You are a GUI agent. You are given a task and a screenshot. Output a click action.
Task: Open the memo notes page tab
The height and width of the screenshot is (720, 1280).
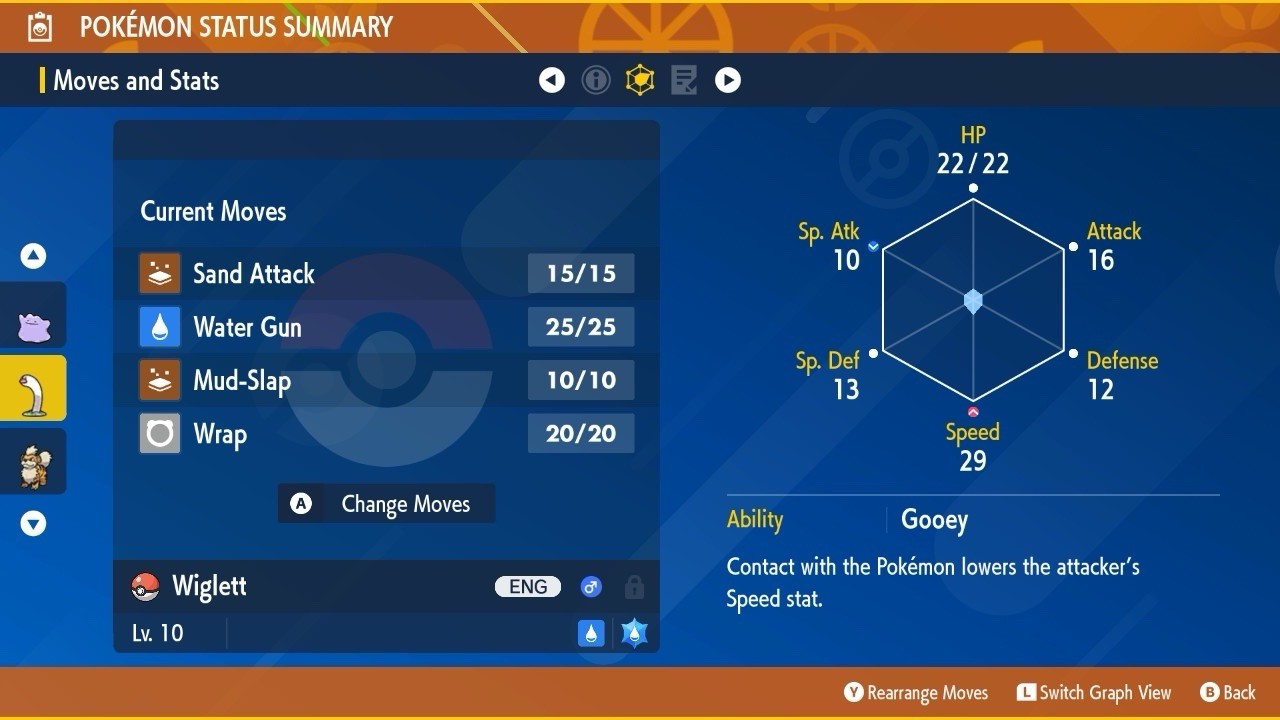pyautogui.click(x=684, y=80)
